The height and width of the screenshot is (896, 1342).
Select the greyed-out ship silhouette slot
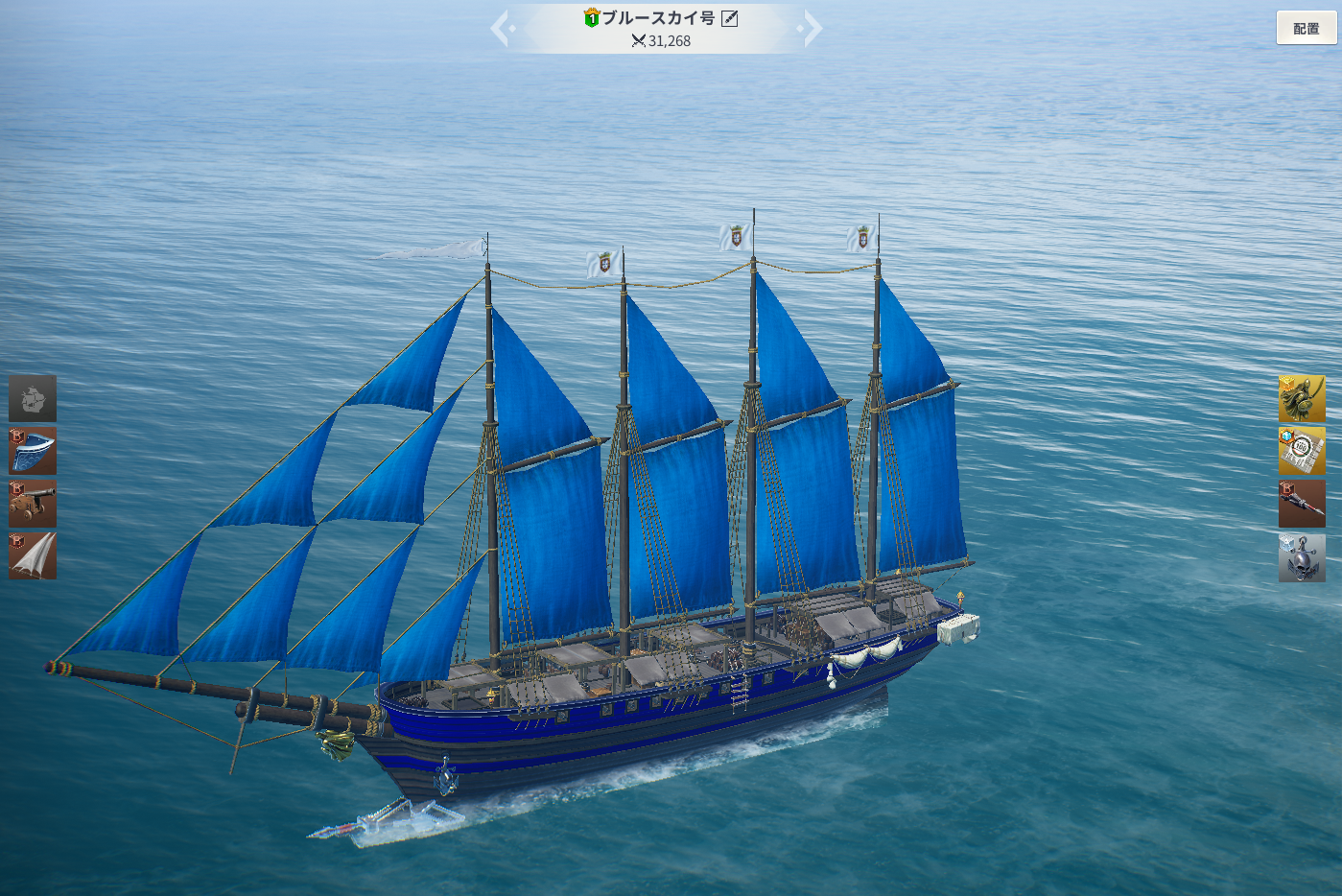coord(33,399)
